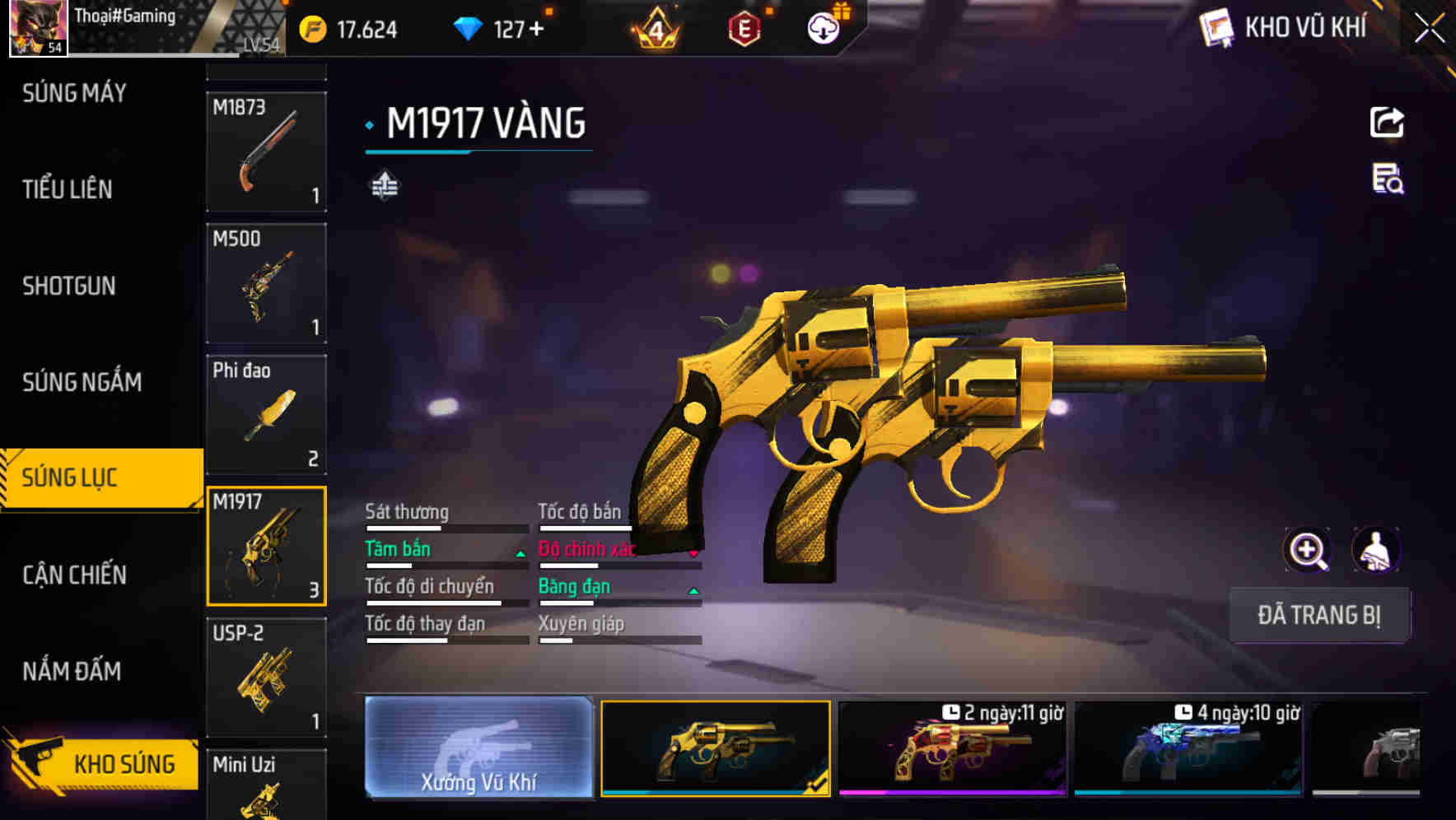Image resolution: width=1456 pixels, height=820 pixels.
Task: Click the ĐÃ TRANG BỊ button
Action: tap(1318, 615)
